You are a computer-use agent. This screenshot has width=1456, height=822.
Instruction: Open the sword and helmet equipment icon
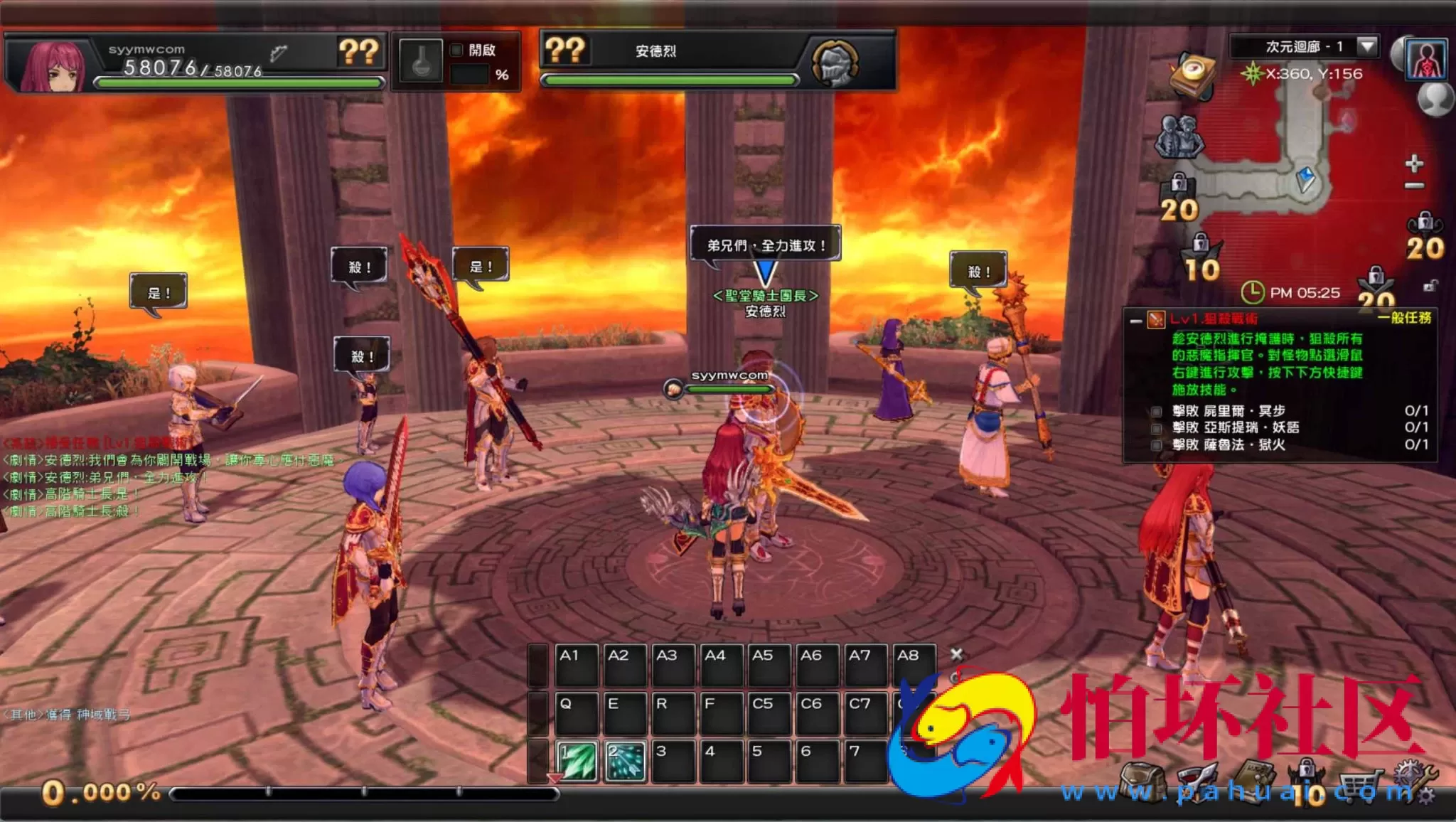click(1198, 782)
